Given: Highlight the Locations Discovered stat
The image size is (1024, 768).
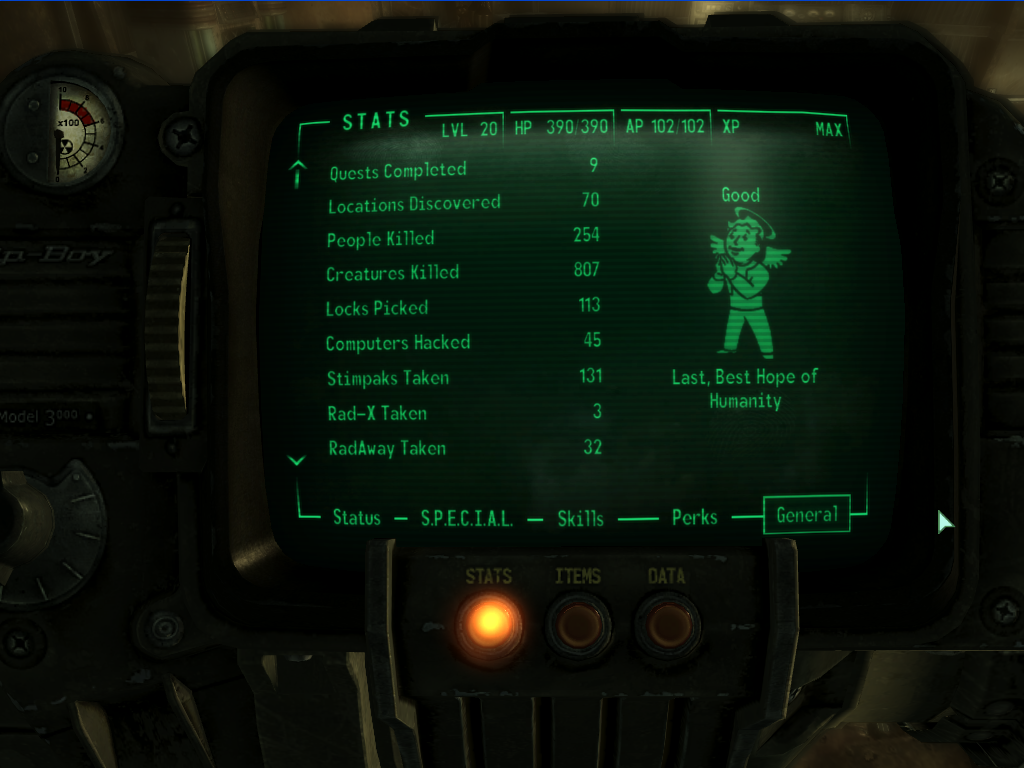Looking at the screenshot, I should coord(414,204).
